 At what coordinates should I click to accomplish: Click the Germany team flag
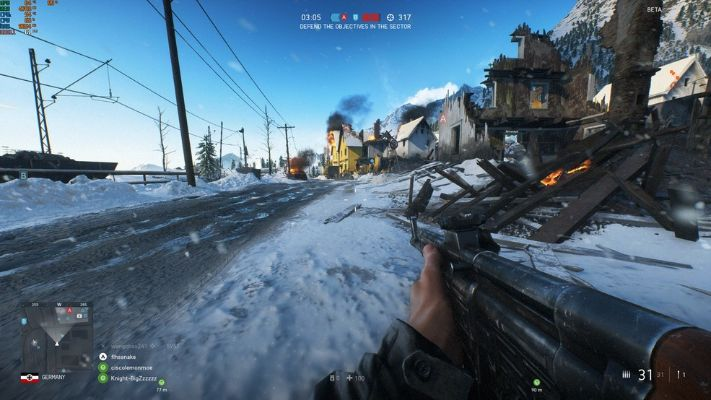click(29, 377)
